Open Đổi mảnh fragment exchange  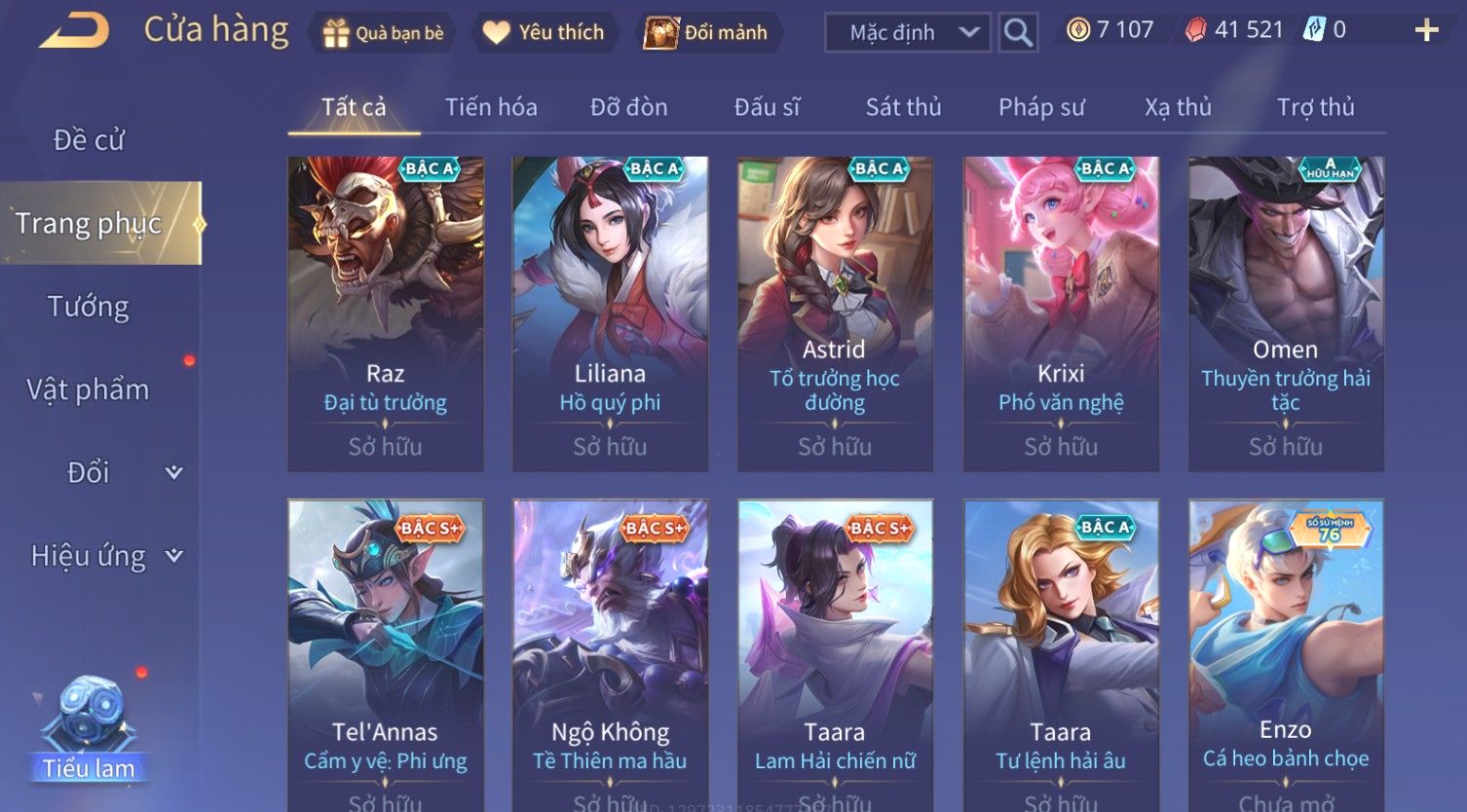click(705, 33)
